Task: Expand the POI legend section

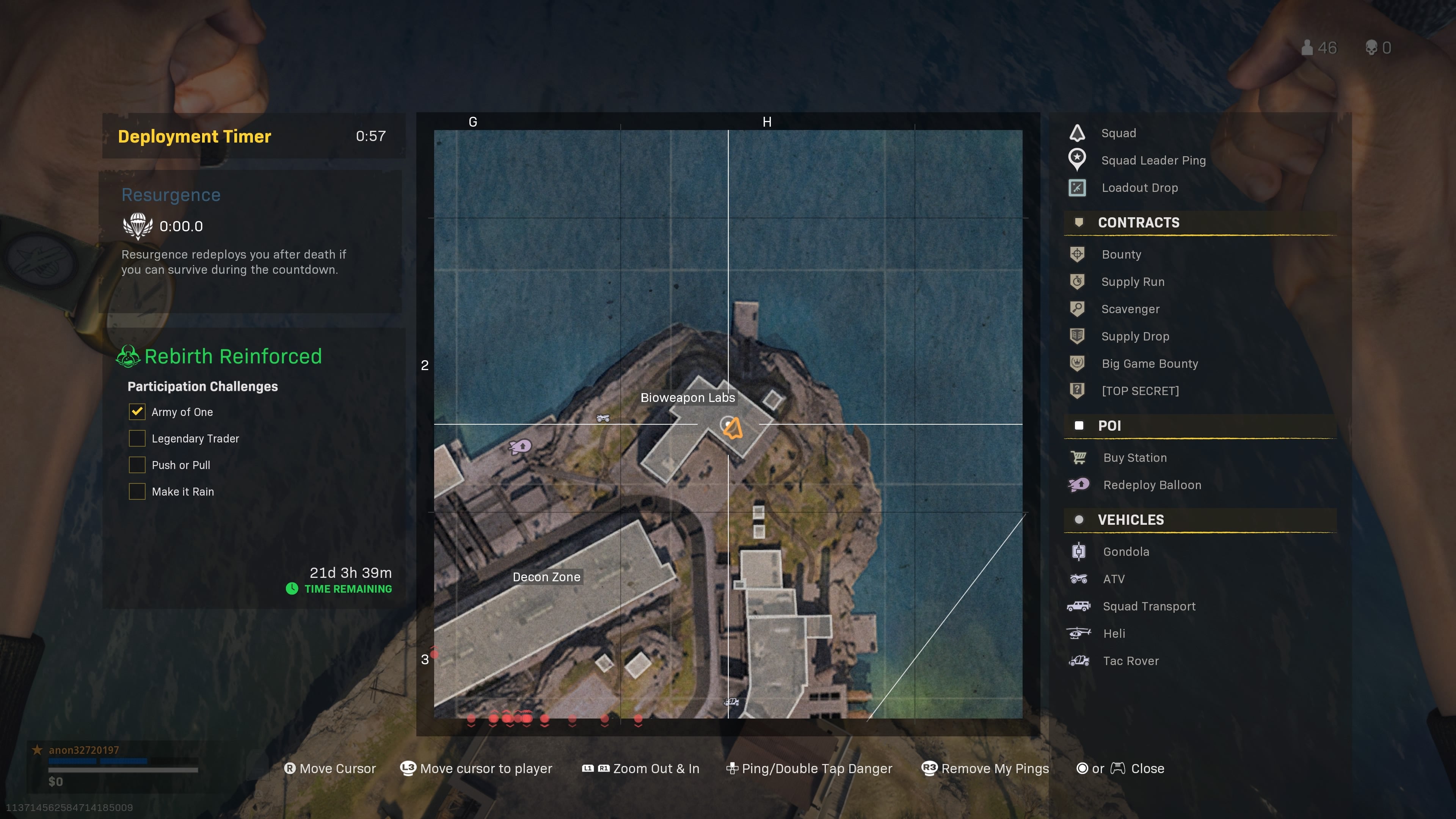Action: 1110,425
